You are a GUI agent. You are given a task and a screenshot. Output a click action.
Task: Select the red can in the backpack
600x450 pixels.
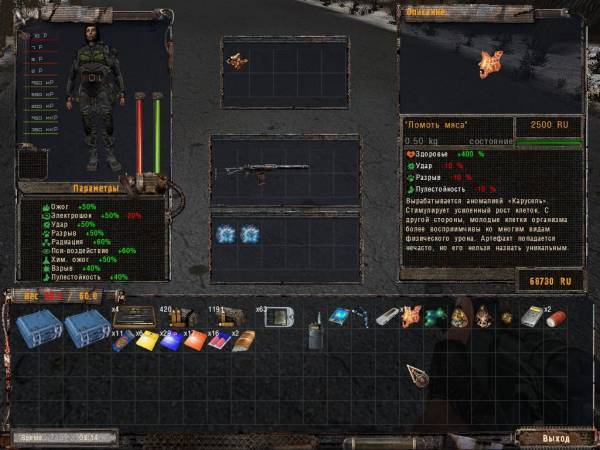coord(557,320)
